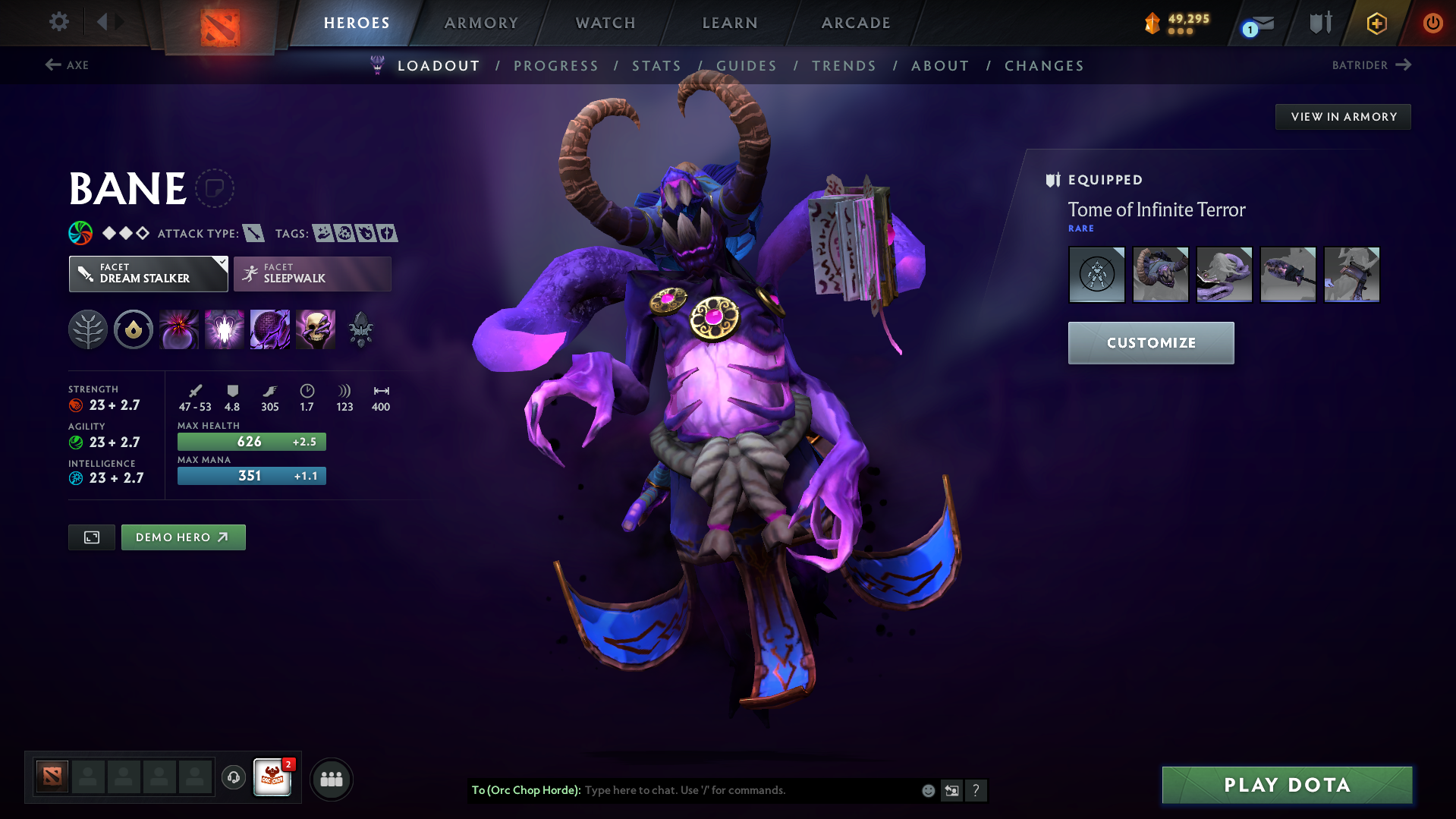The width and height of the screenshot is (1456, 819).
Task: Select Bane's innate ability icon
Action: pos(133,329)
